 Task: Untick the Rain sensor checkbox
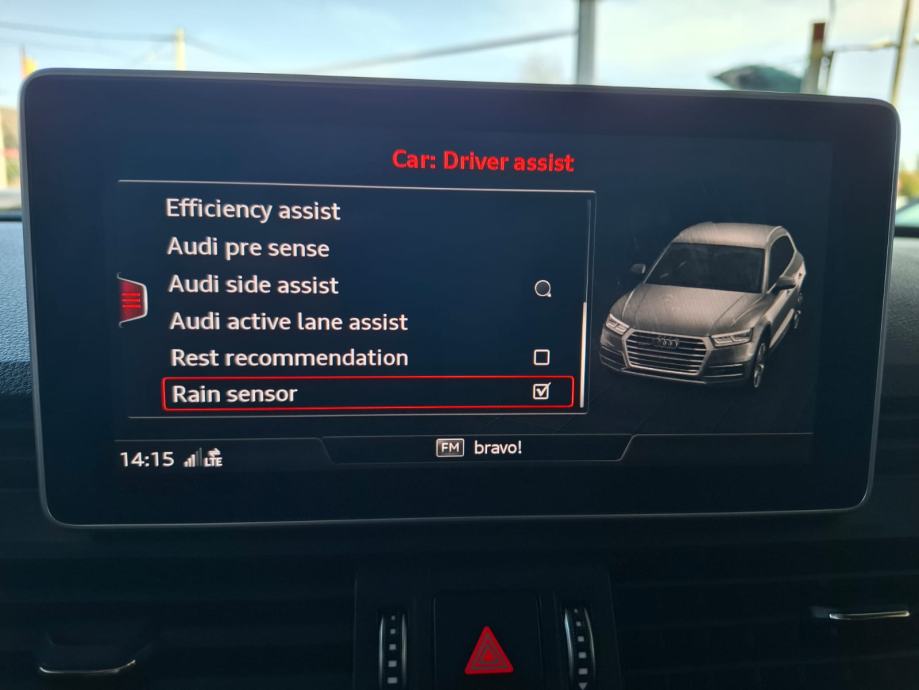click(x=541, y=392)
